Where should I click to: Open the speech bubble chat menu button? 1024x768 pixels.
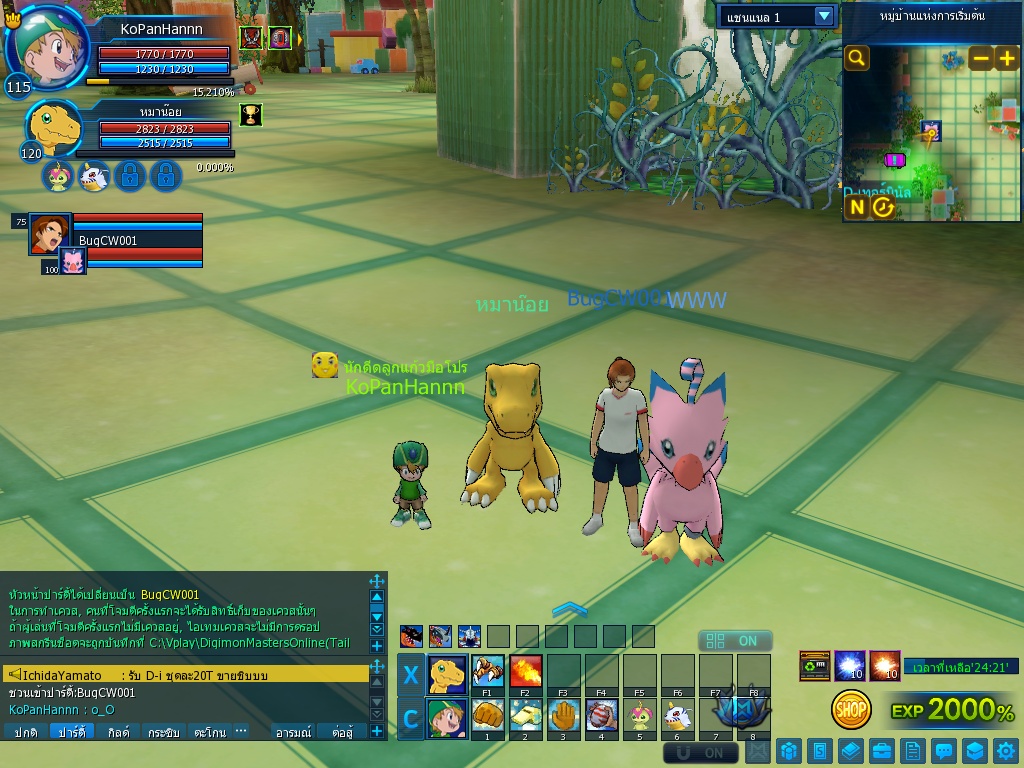click(943, 750)
